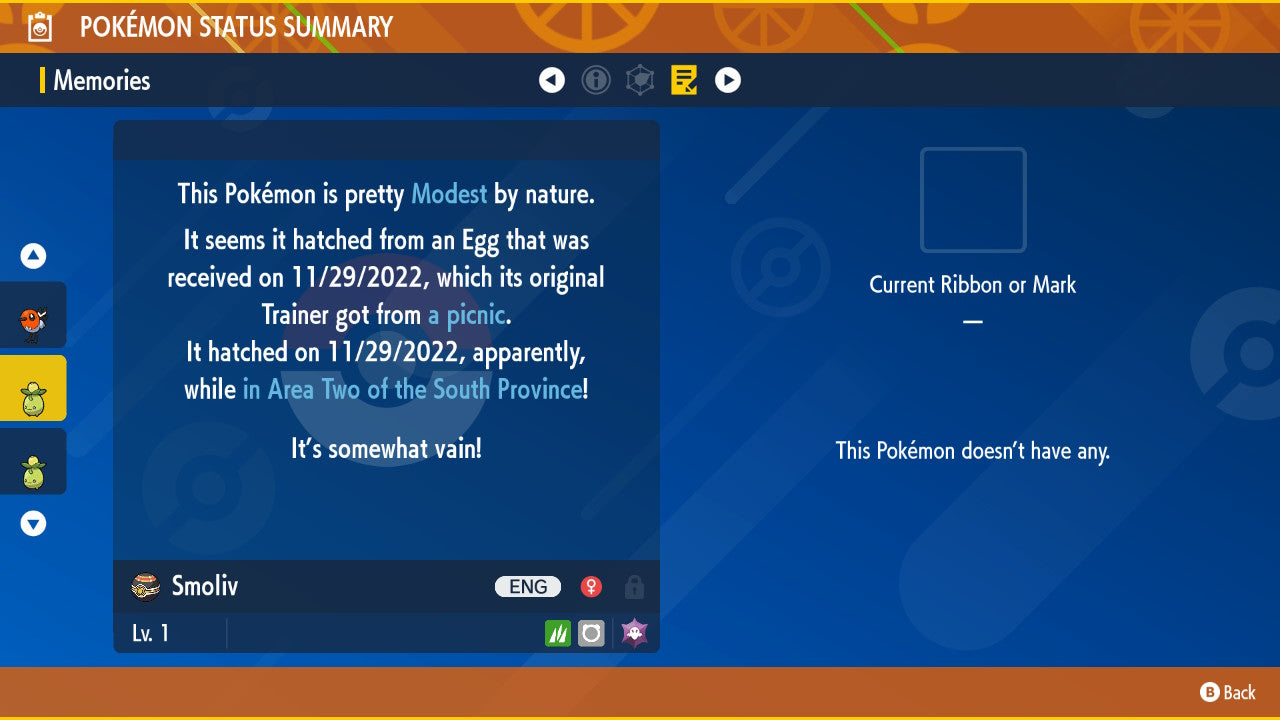Click the empty Current Ribbon or Mark square
Image resolution: width=1280 pixels, height=720 pixels.
972,200
